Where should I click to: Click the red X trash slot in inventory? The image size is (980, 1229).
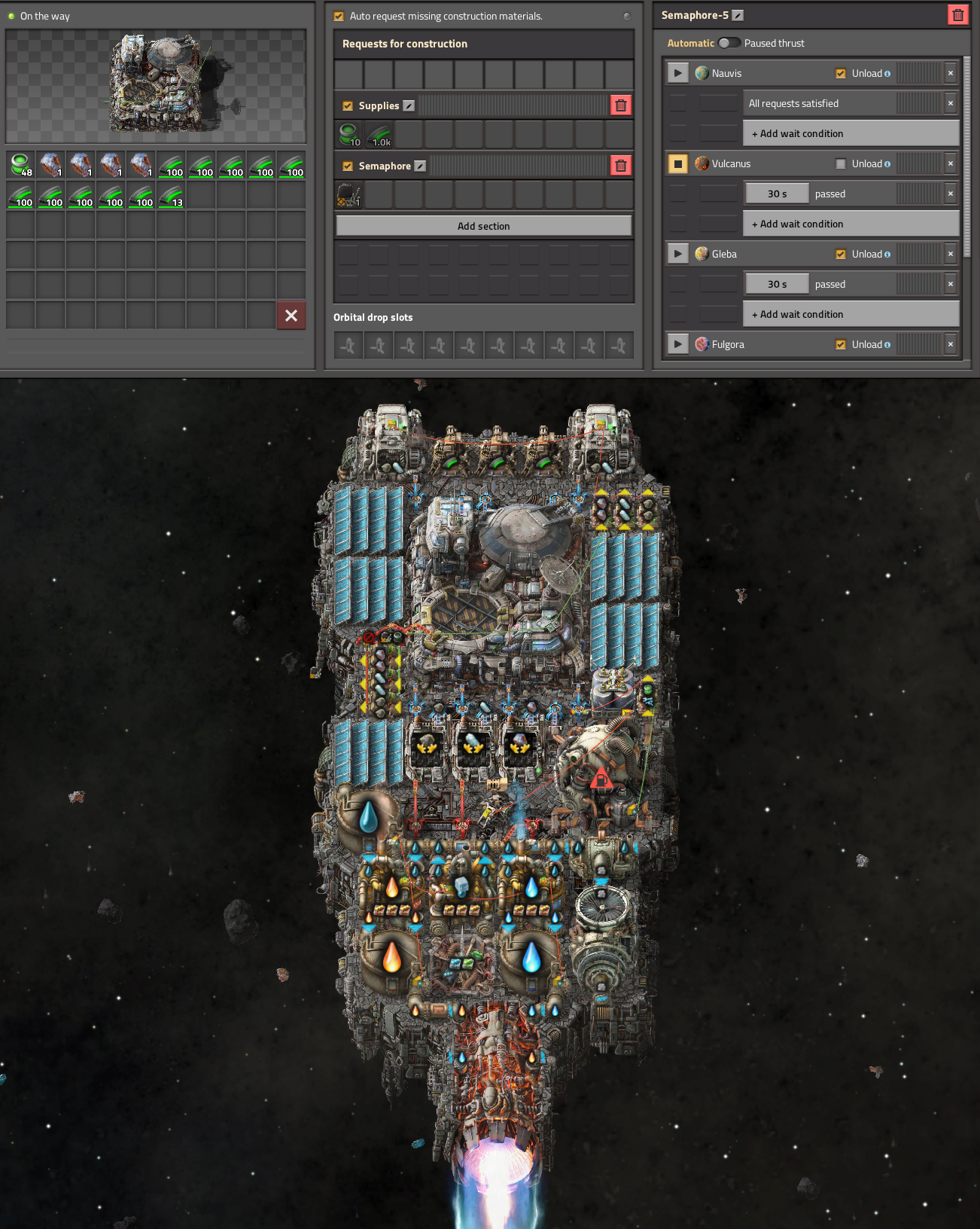pos(291,316)
